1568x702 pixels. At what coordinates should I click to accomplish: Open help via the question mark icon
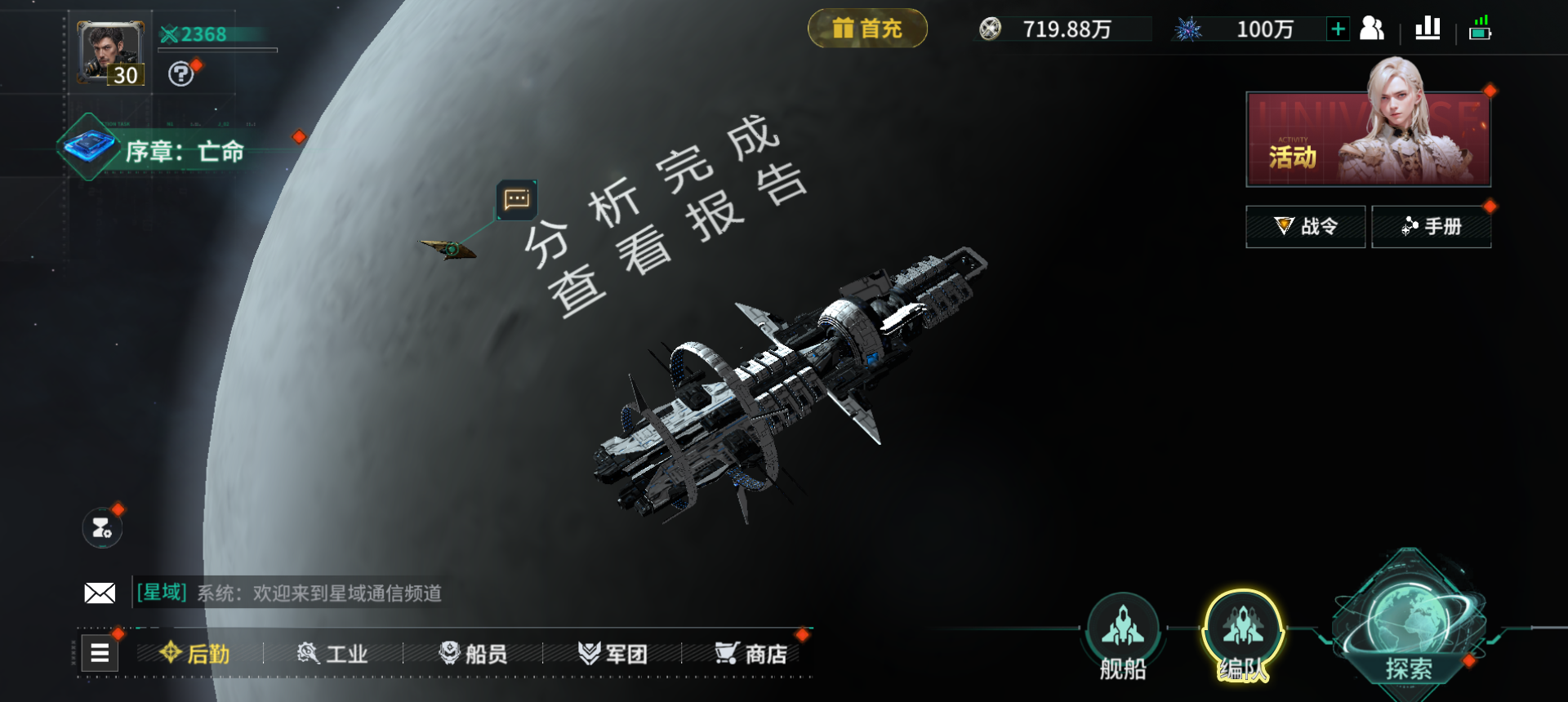click(x=181, y=76)
